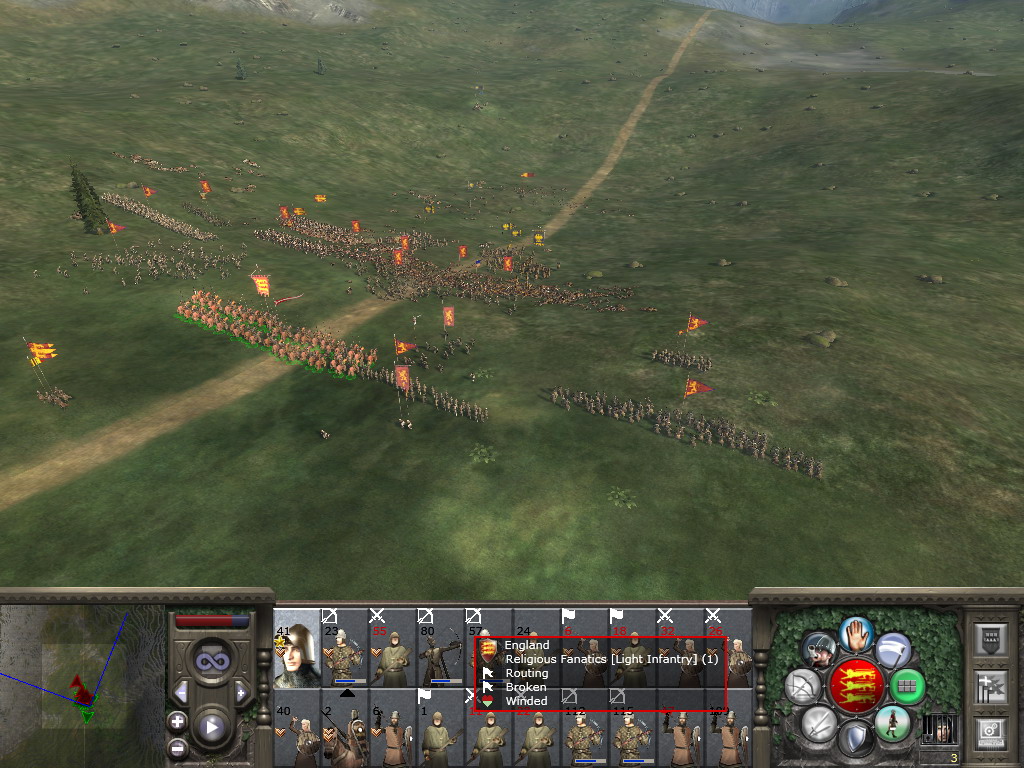Select the archer unit card showing 23 men
The height and width of the screenshot is (768, 1024).
[344, 648]
